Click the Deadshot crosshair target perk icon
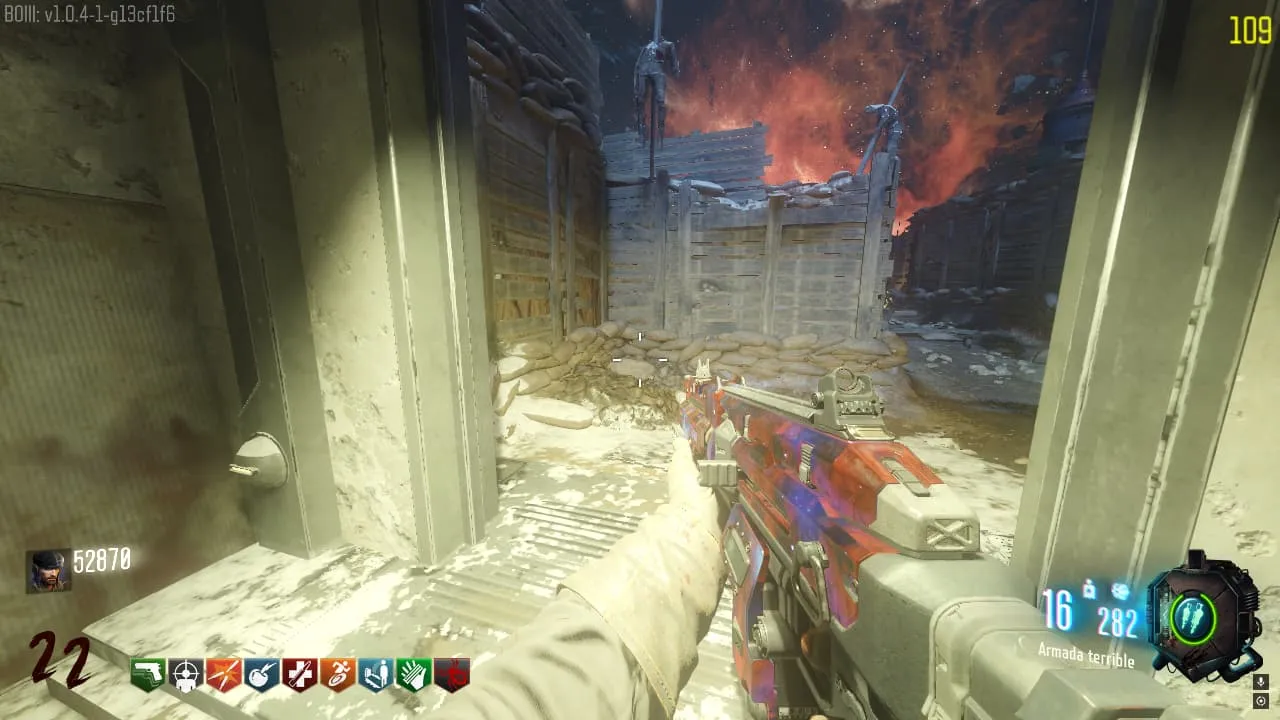Screen dimensions: 1280x720 (186, 675)
